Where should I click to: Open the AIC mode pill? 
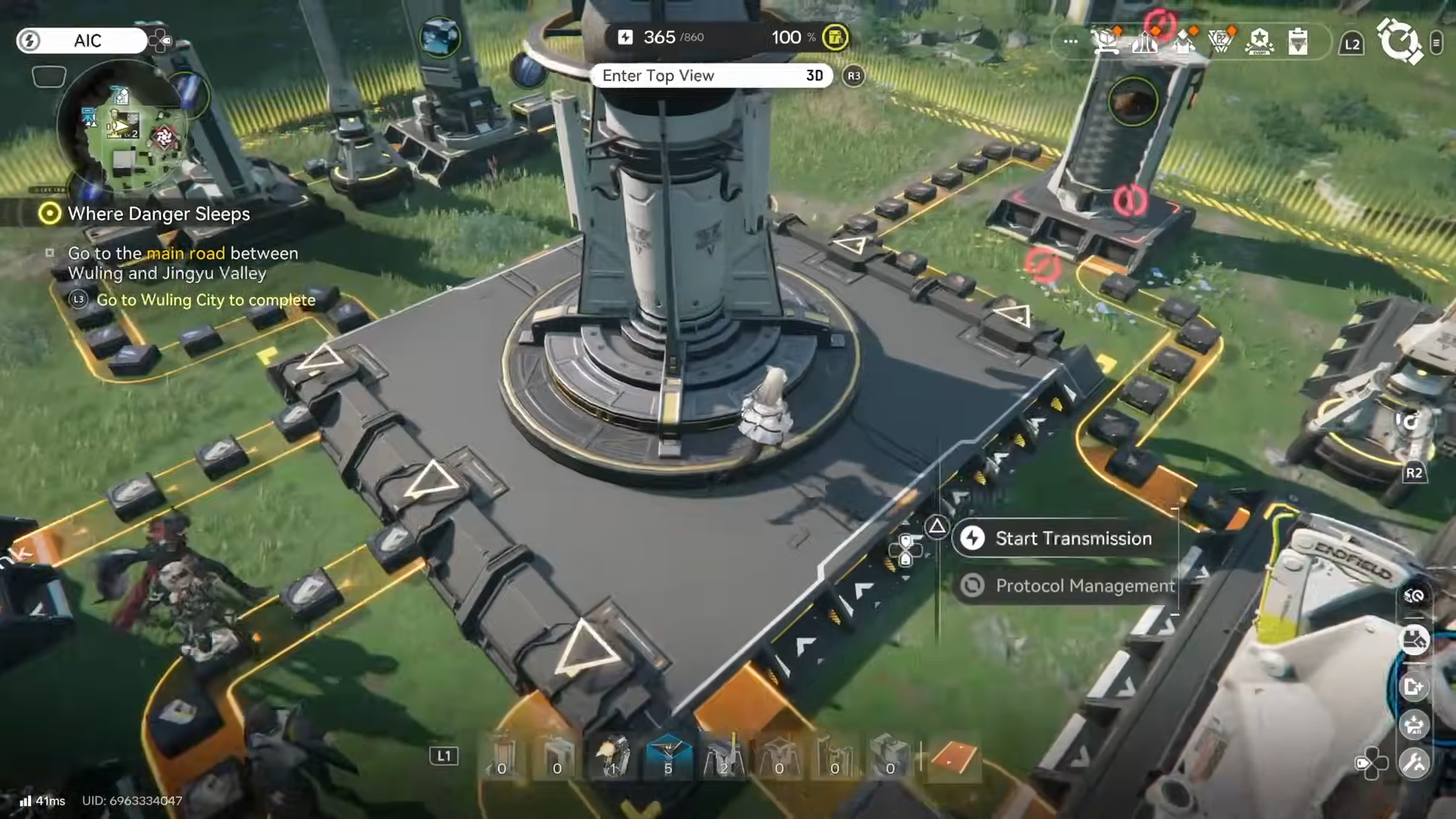(x=82, y=41)
